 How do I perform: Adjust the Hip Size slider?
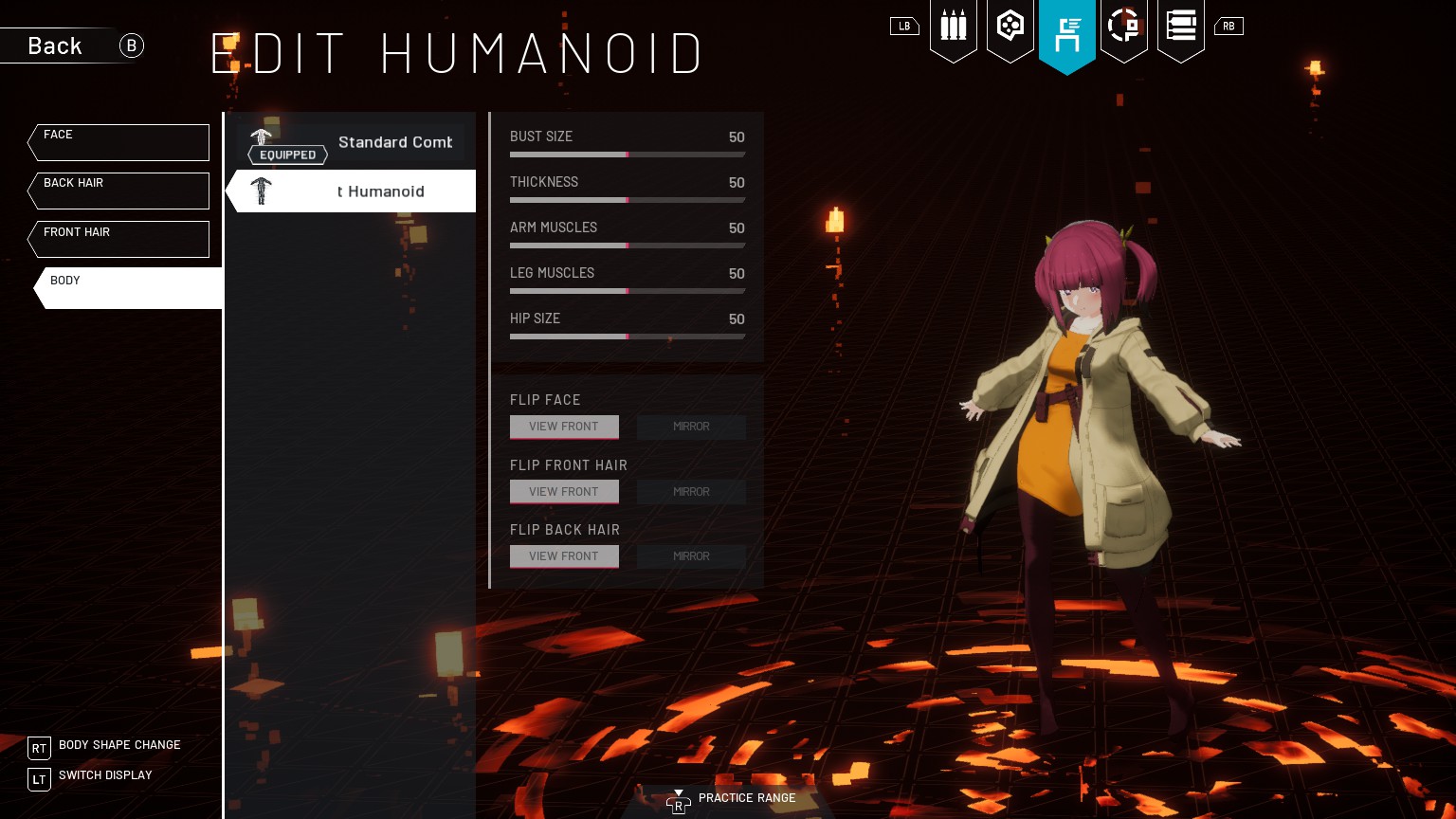point(627,337)
